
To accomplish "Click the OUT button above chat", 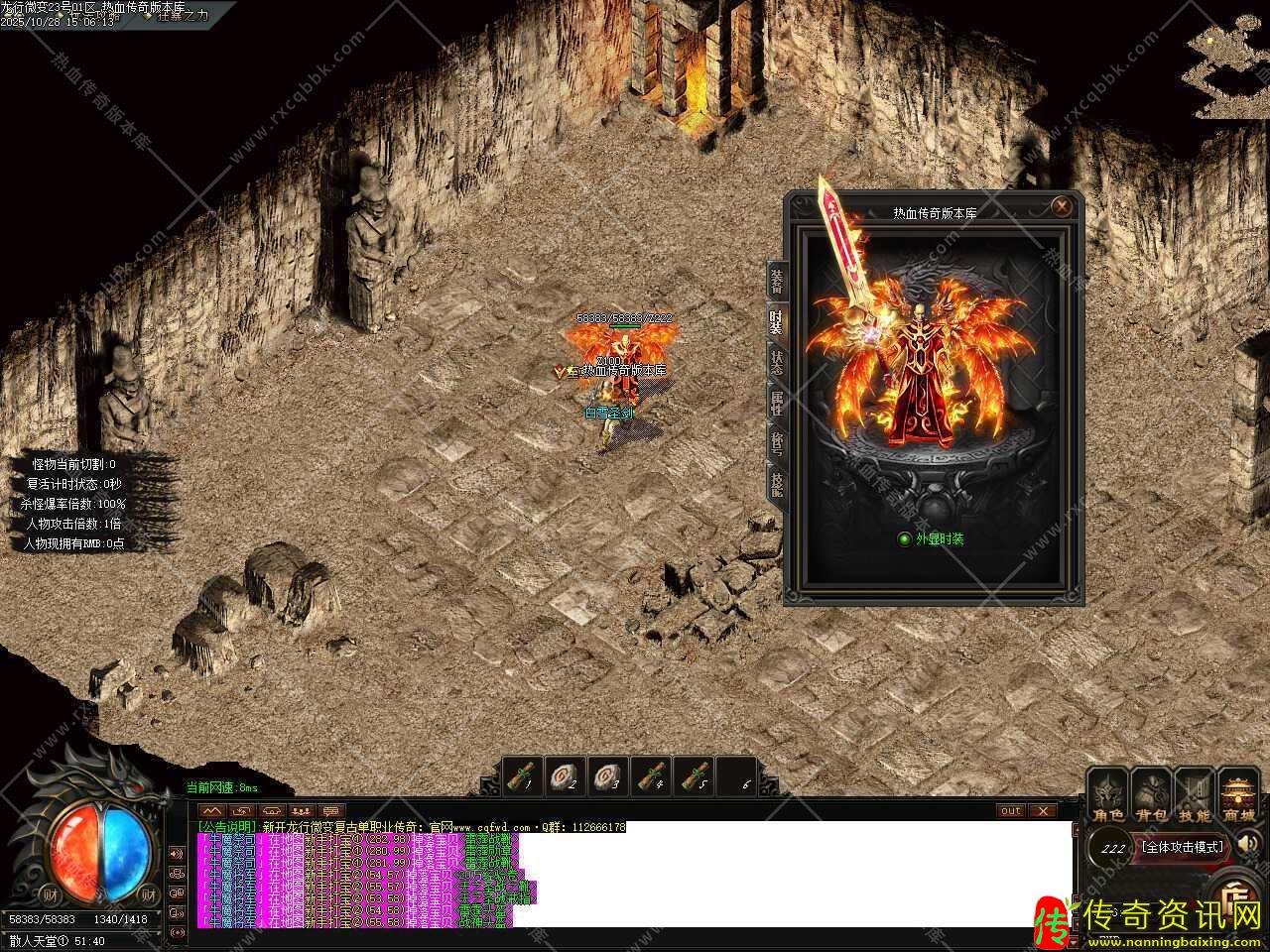I will pos(1010,810).
